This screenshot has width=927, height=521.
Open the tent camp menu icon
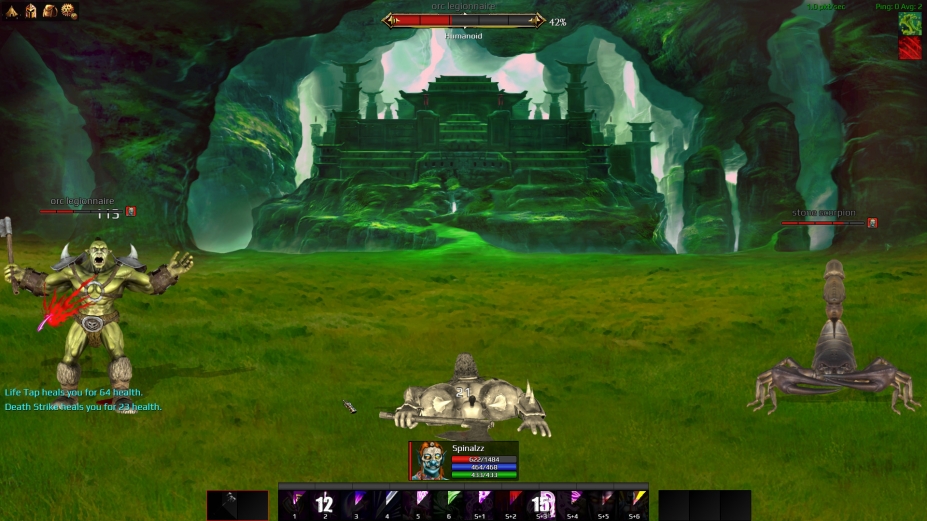coord(13,11)
